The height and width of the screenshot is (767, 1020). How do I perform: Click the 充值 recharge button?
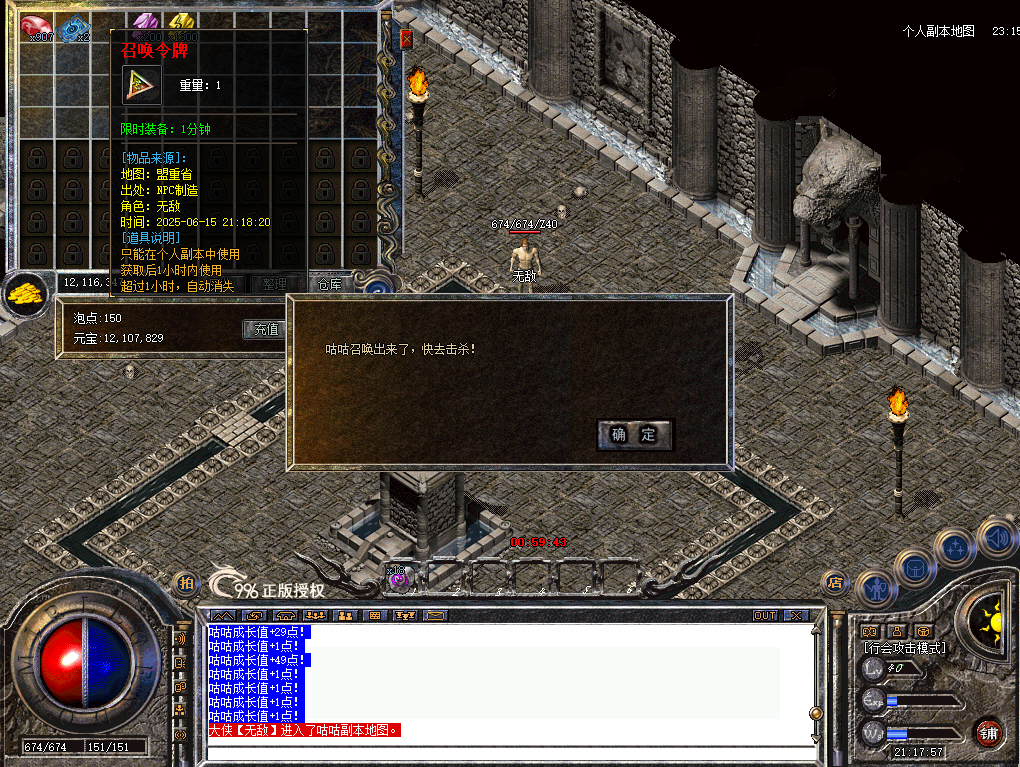tap(265, 329)
